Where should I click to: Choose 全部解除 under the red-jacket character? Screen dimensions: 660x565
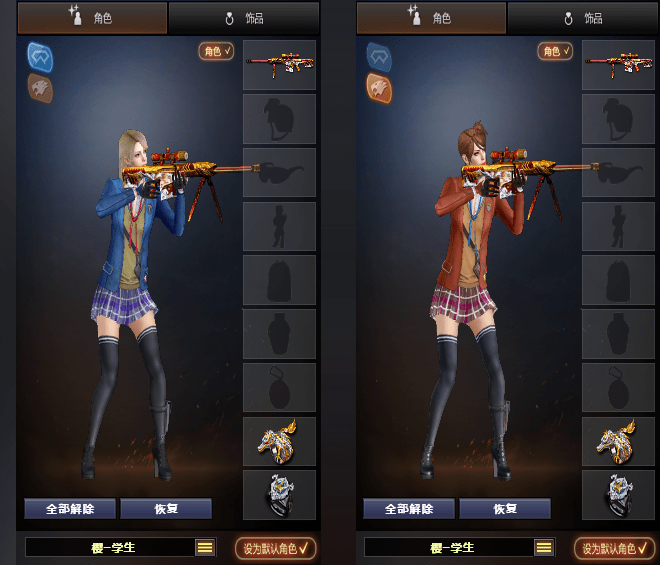pos(409,508)
